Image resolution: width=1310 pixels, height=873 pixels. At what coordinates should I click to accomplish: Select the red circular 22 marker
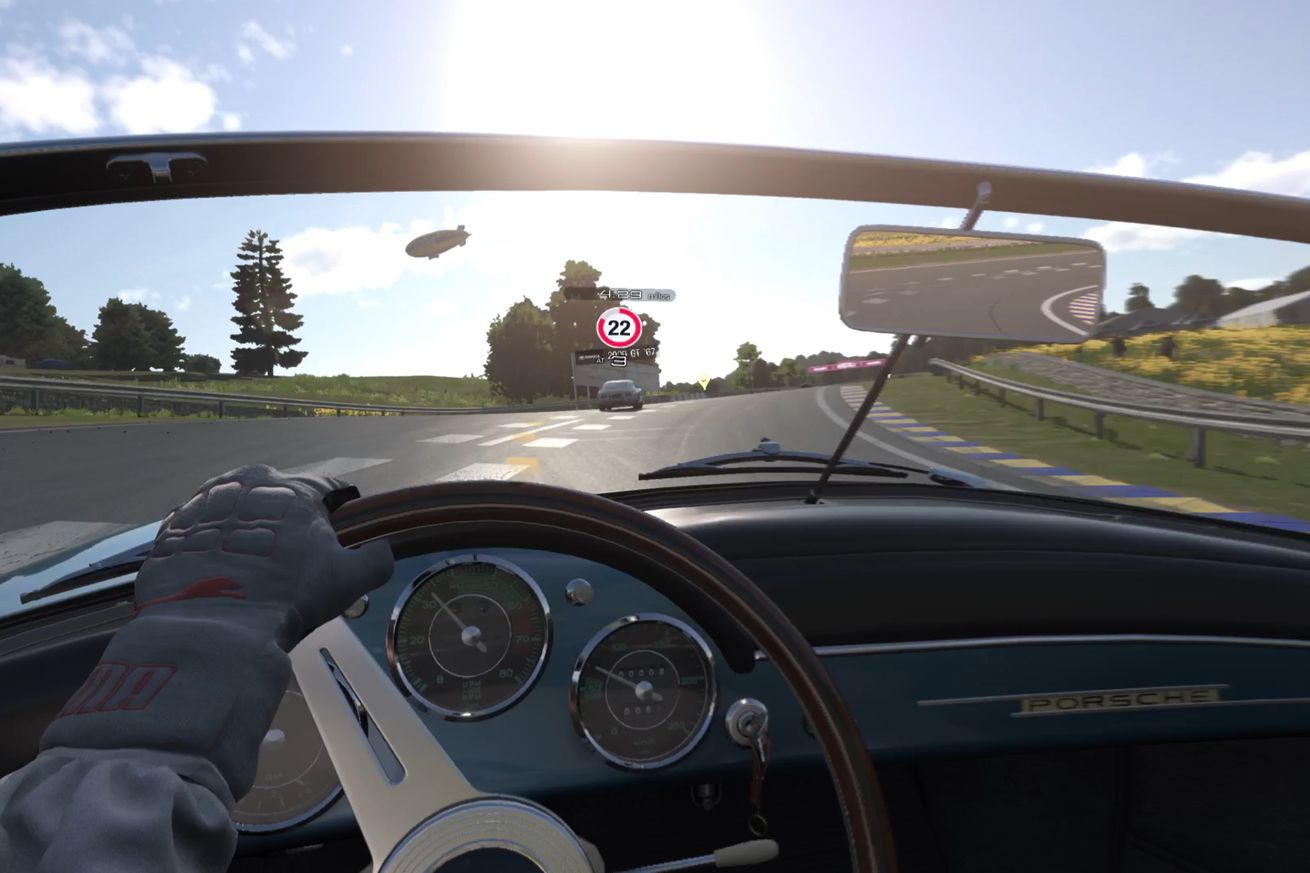[x=619, y=328]
